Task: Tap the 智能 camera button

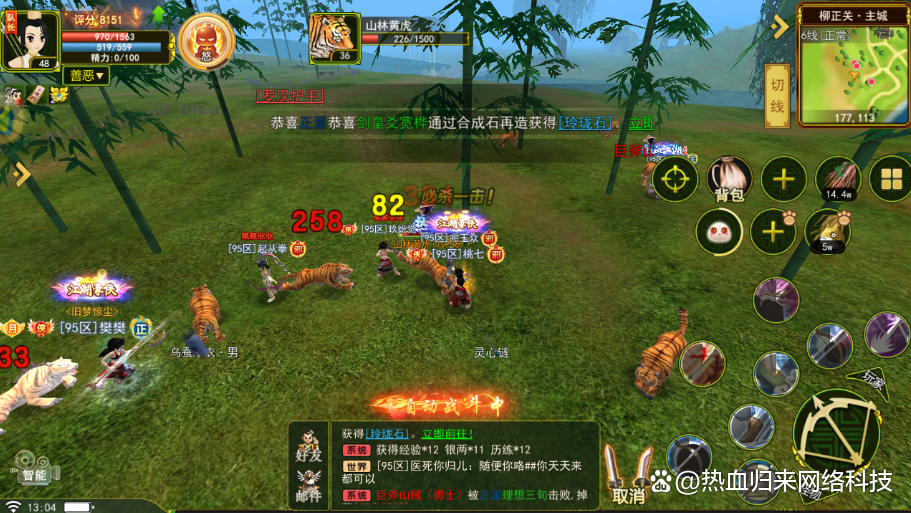Action: tap(32, 467)
